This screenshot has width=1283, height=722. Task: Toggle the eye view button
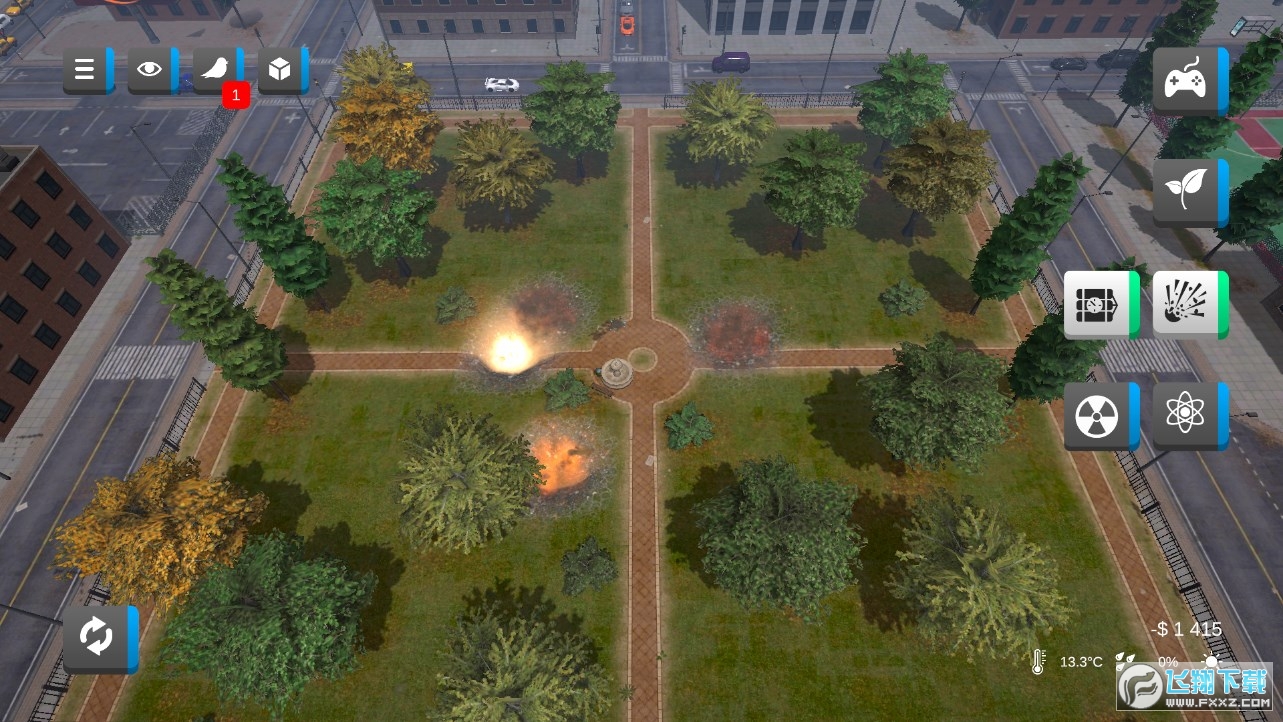pyautogui.click(x=151, y=69)
